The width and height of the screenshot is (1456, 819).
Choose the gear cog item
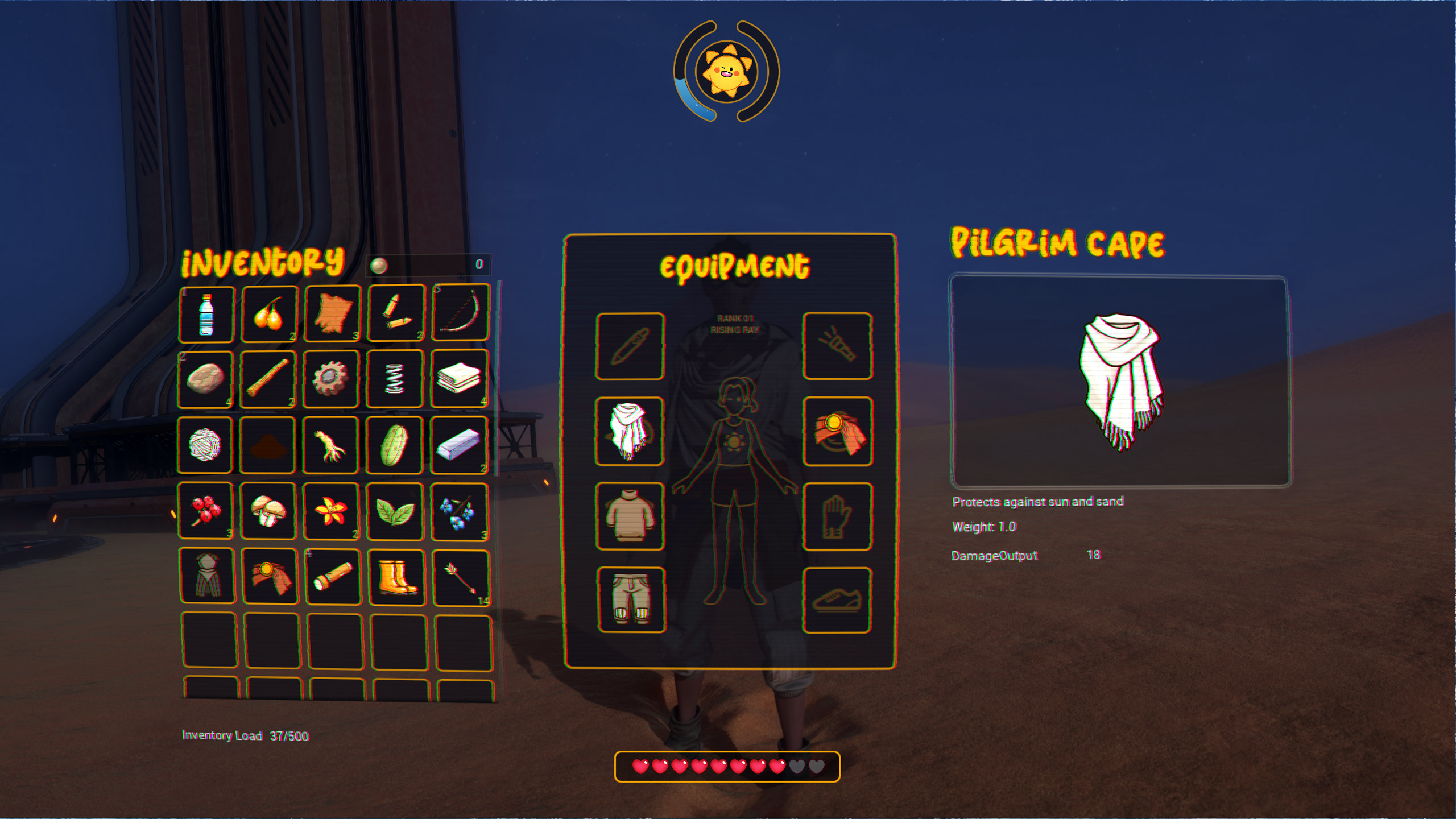(x=332, y=379)
